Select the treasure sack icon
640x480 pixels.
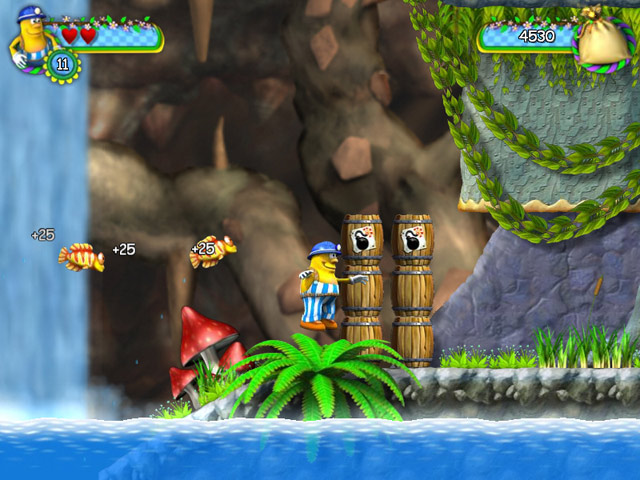pos(603,41)
